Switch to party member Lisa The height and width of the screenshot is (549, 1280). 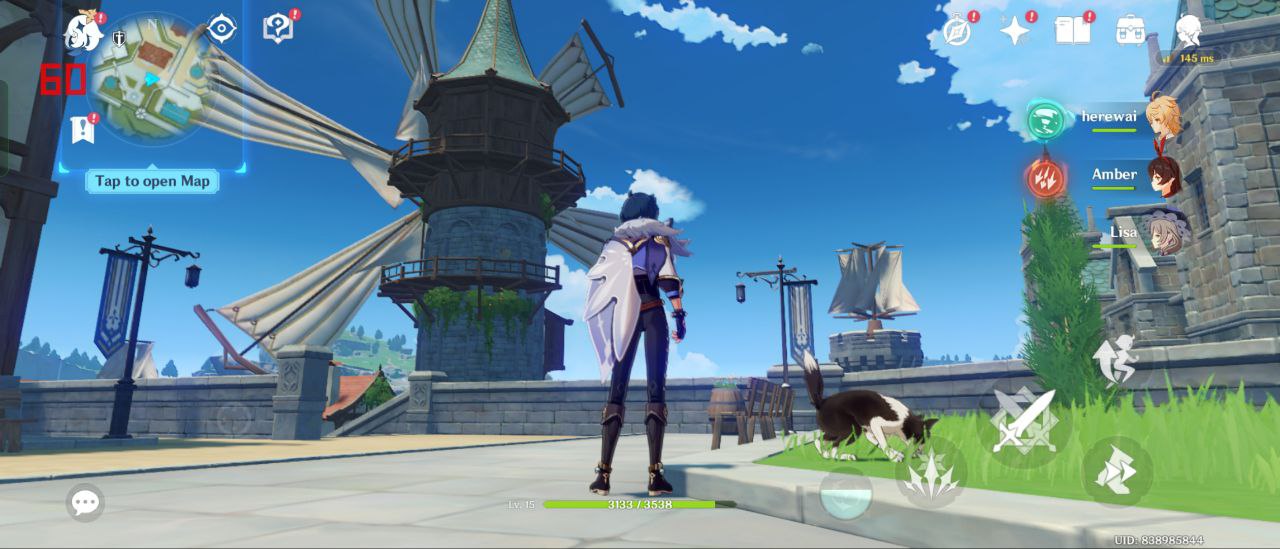[x=1165, y=233]
